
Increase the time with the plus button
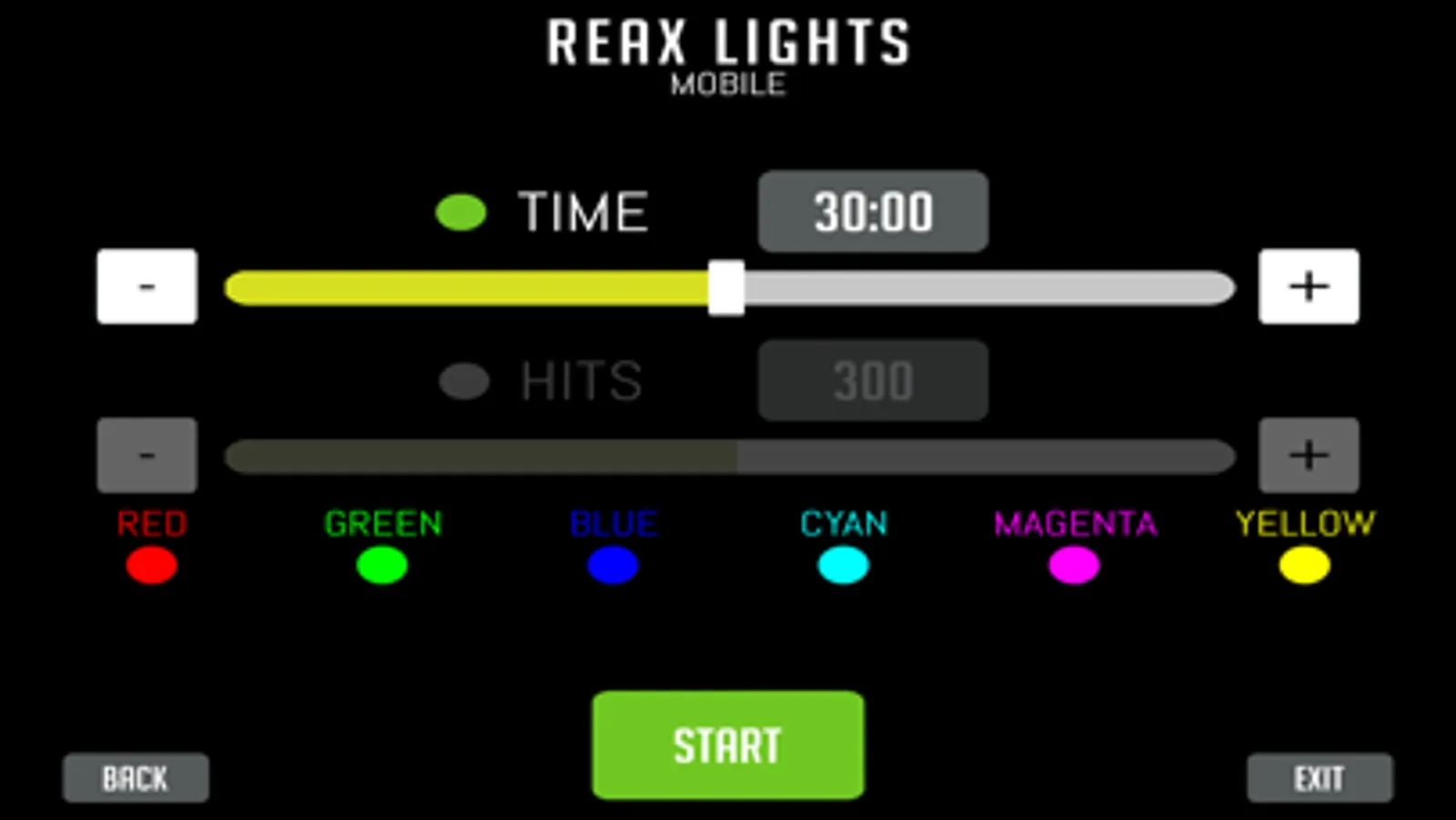tap(1308, 286)
